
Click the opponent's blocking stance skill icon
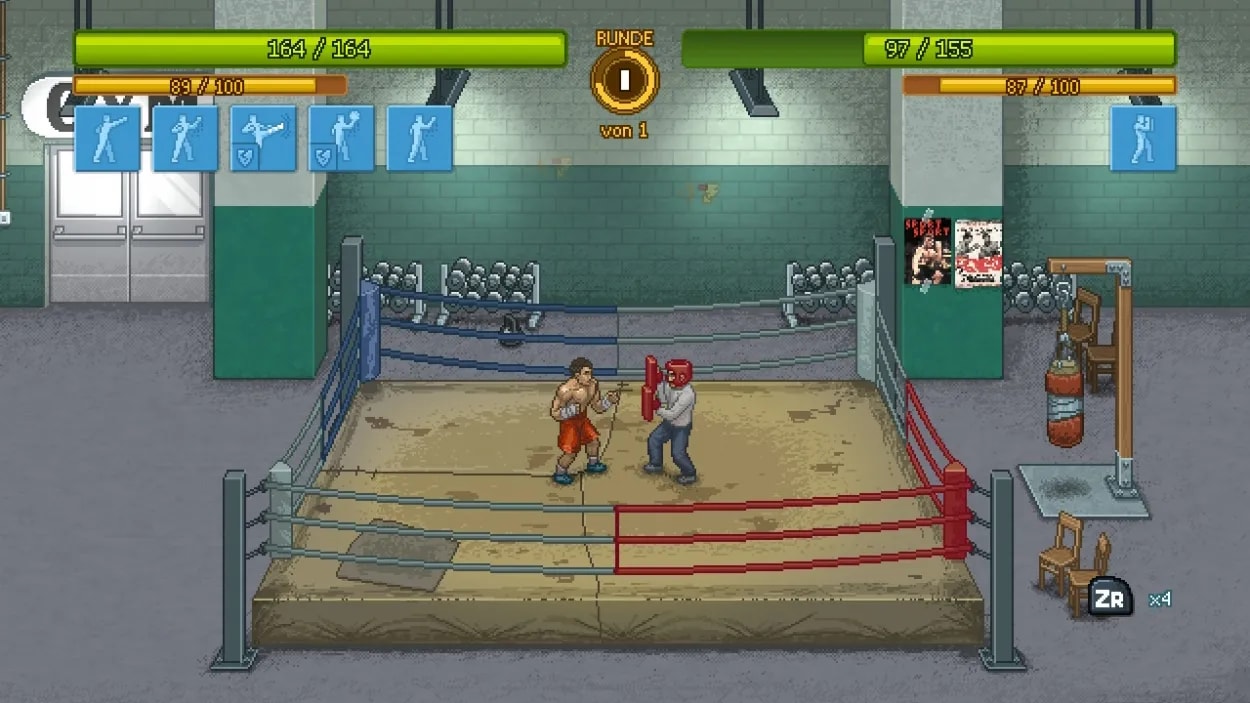click(x=1143, y=138)
